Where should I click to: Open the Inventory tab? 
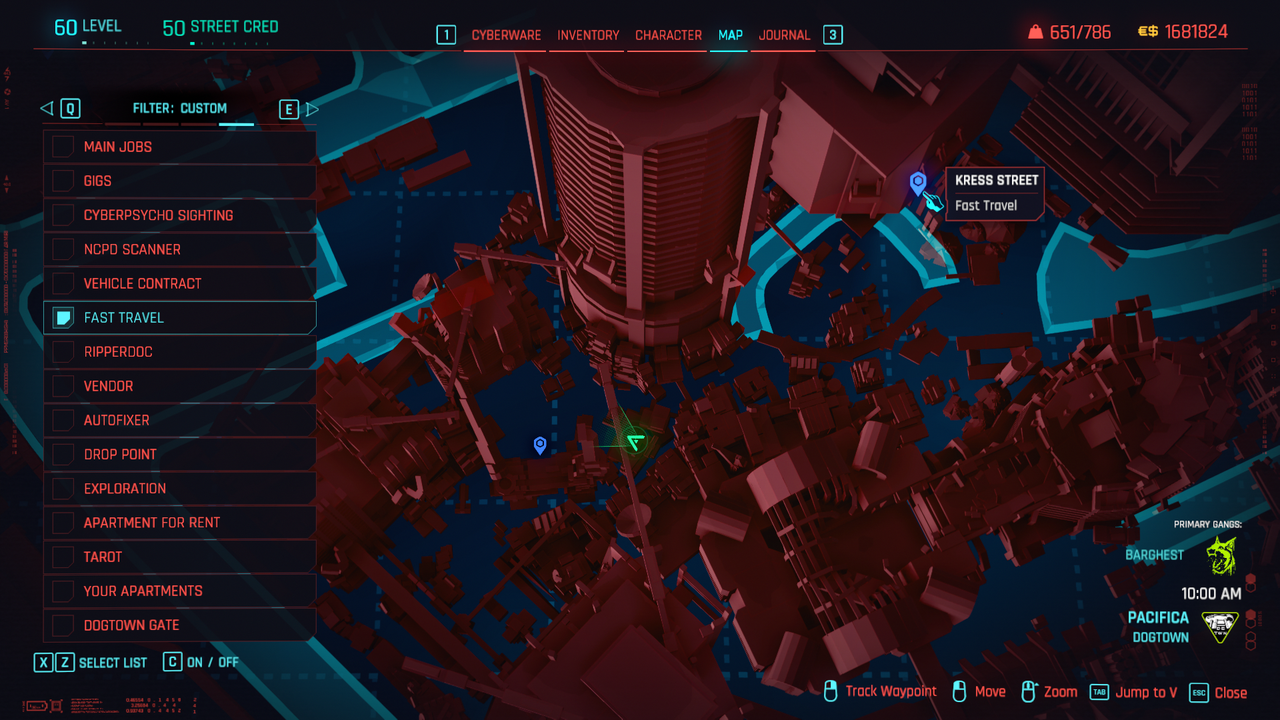pos(588,35)
